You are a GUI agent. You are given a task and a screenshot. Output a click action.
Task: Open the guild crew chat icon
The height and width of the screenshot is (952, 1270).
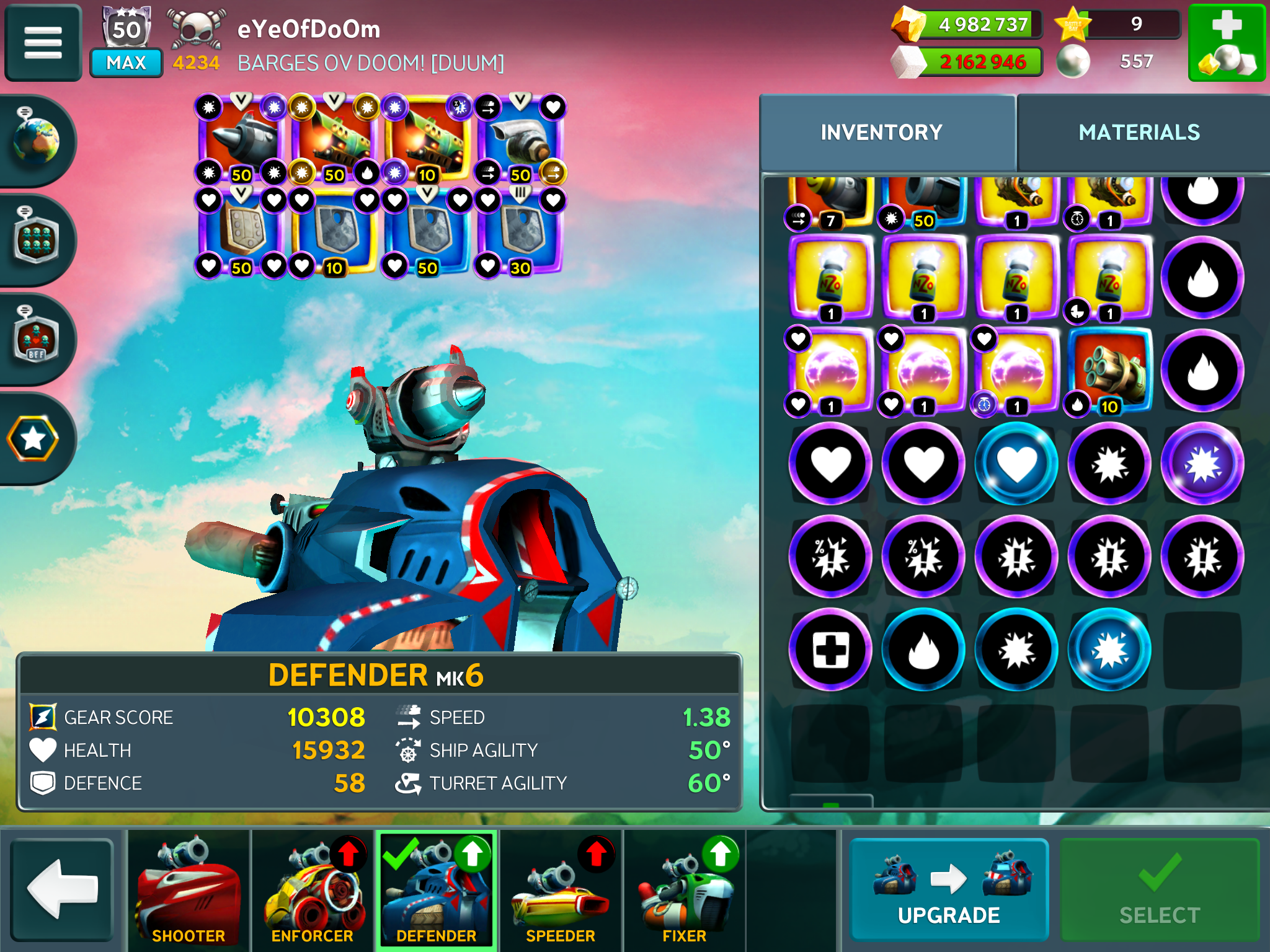point(36,240)
